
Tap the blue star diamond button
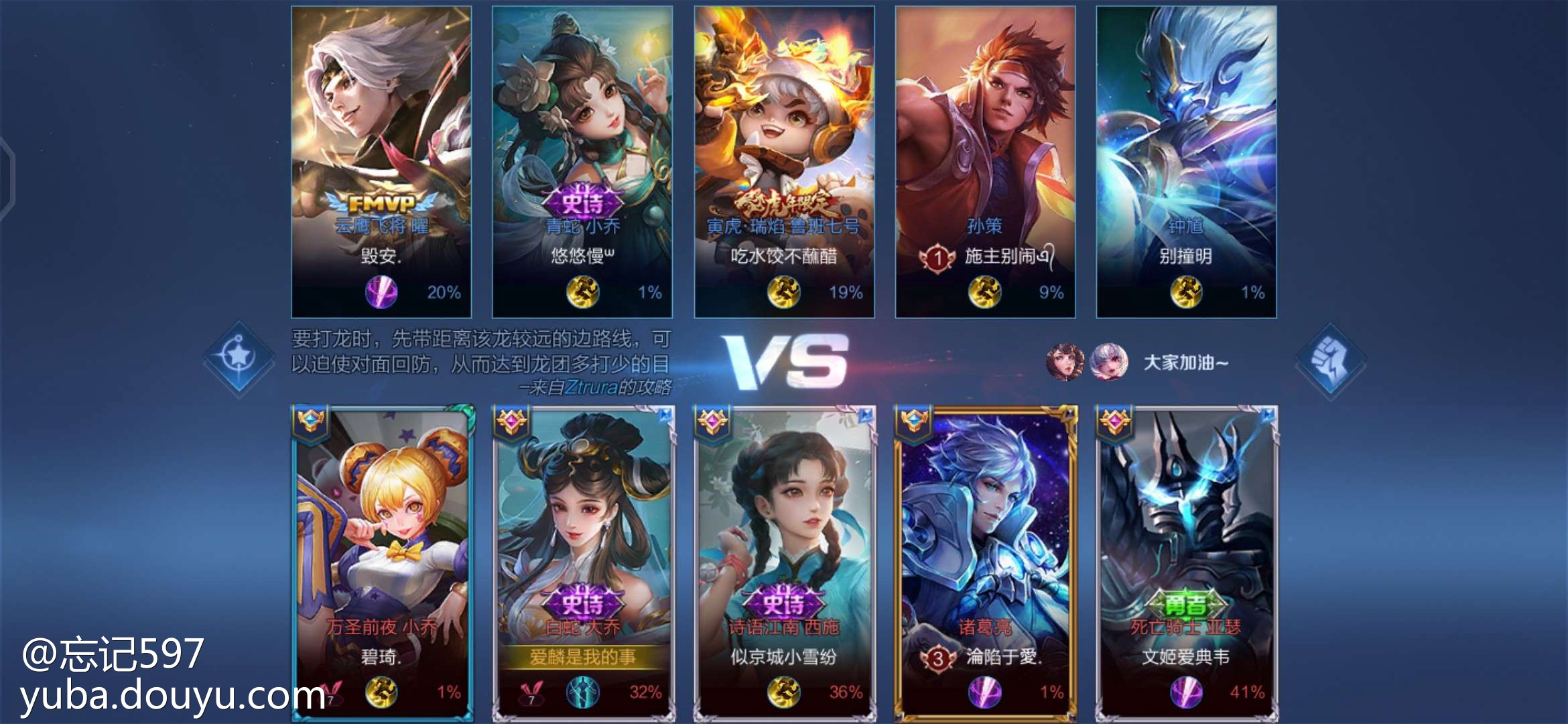[239, 357]
